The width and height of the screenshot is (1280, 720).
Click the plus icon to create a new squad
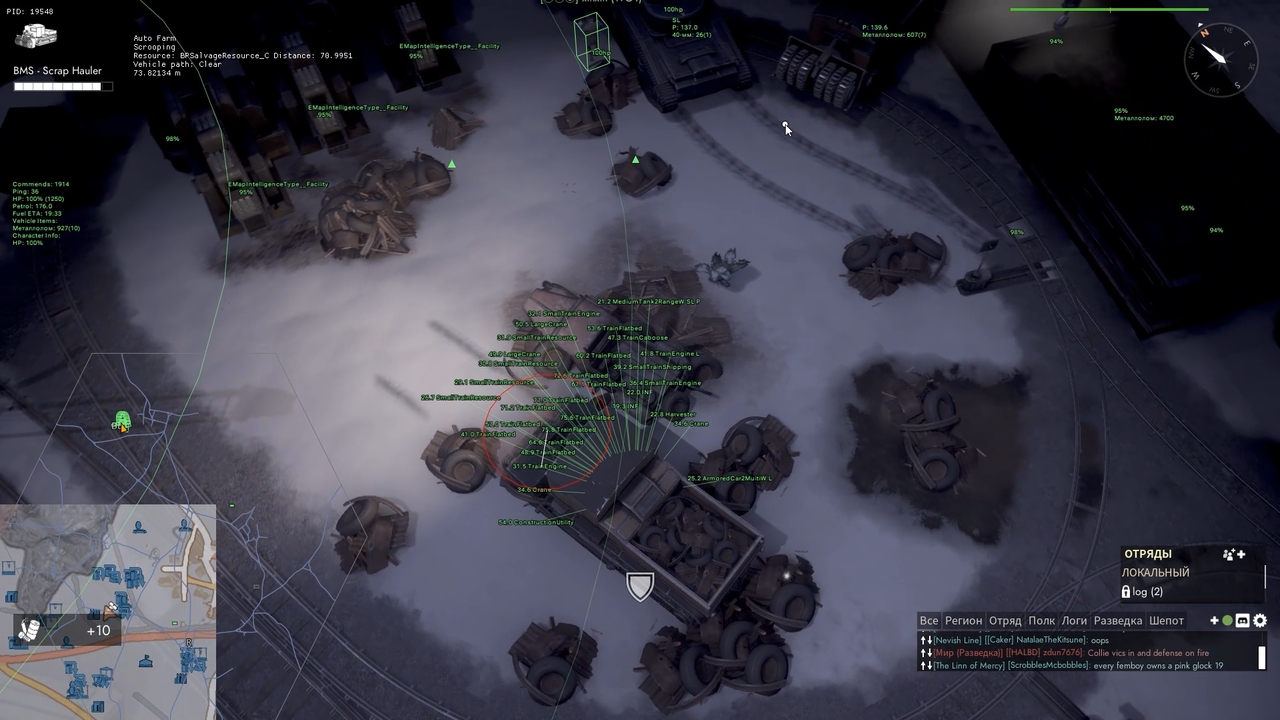[1240, 555]
